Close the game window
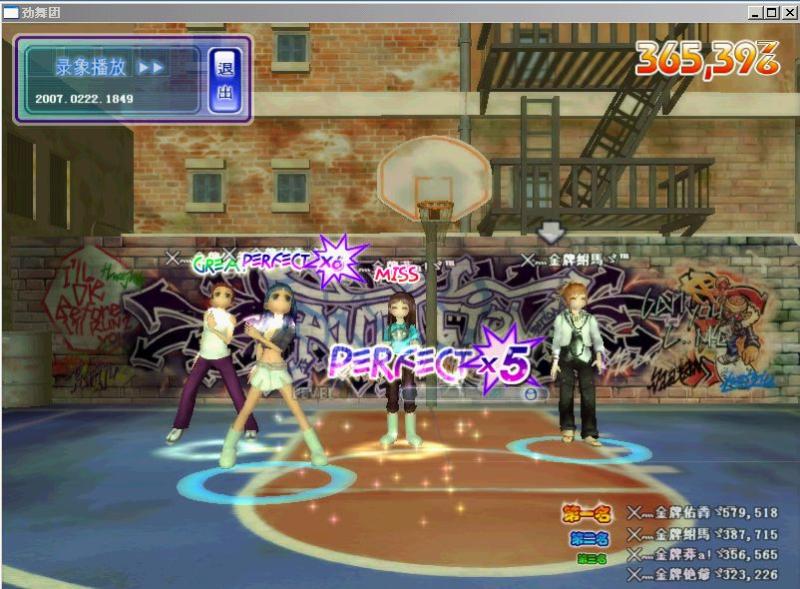This screenshot has width=800, height=589. 788,13
